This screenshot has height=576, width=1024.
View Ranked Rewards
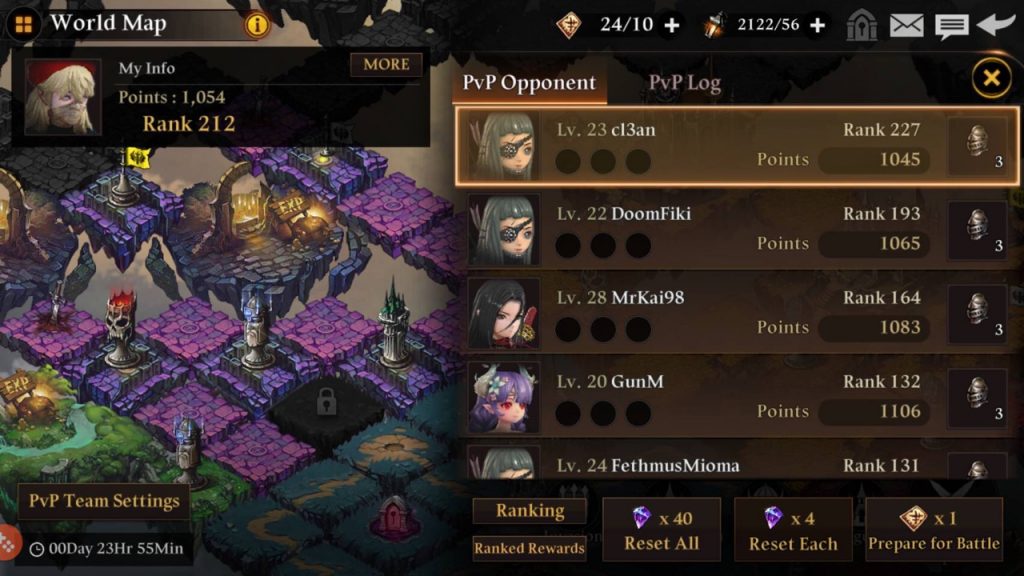[x=530, y=548]
